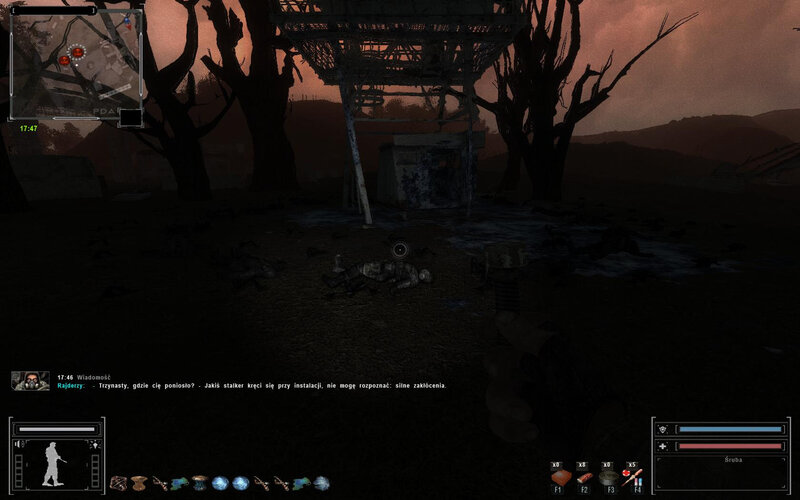Image resolution: width=800 pixels, height=500 pixels.
Task: Choose the brown mushroom-shaped artifact icon
Action: pyautogui.click(x=139, y=483)
